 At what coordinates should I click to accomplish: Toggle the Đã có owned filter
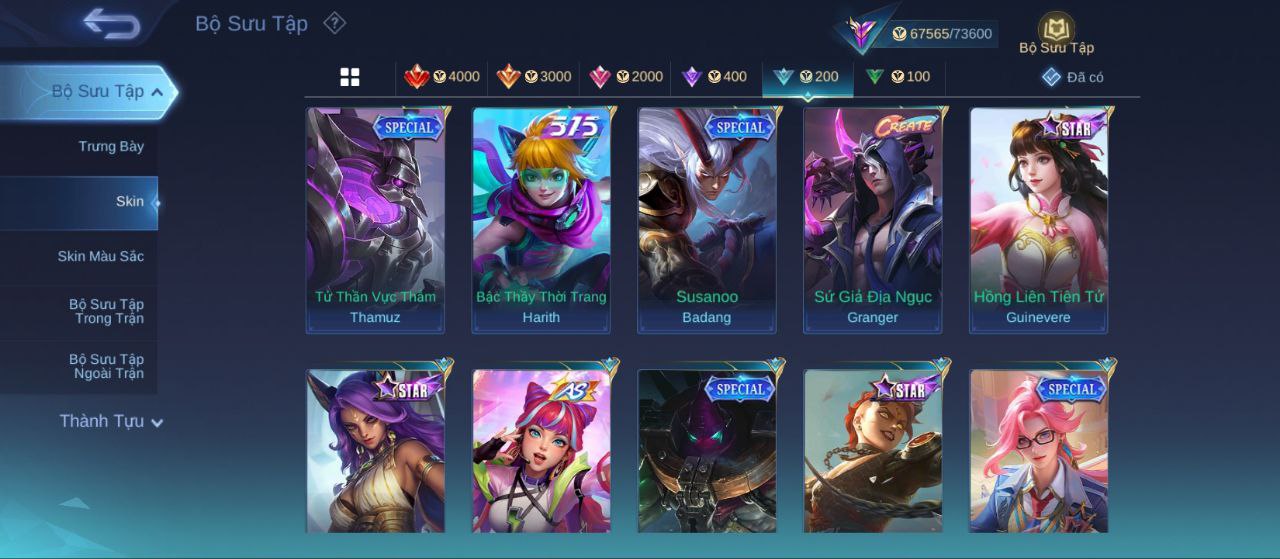1073,77
